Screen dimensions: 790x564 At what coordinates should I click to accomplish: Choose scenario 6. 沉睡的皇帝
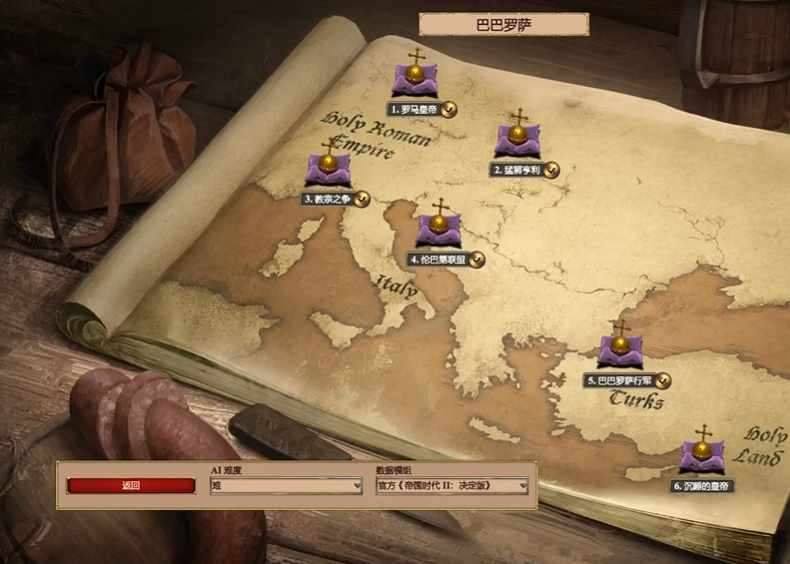[703, 457]
